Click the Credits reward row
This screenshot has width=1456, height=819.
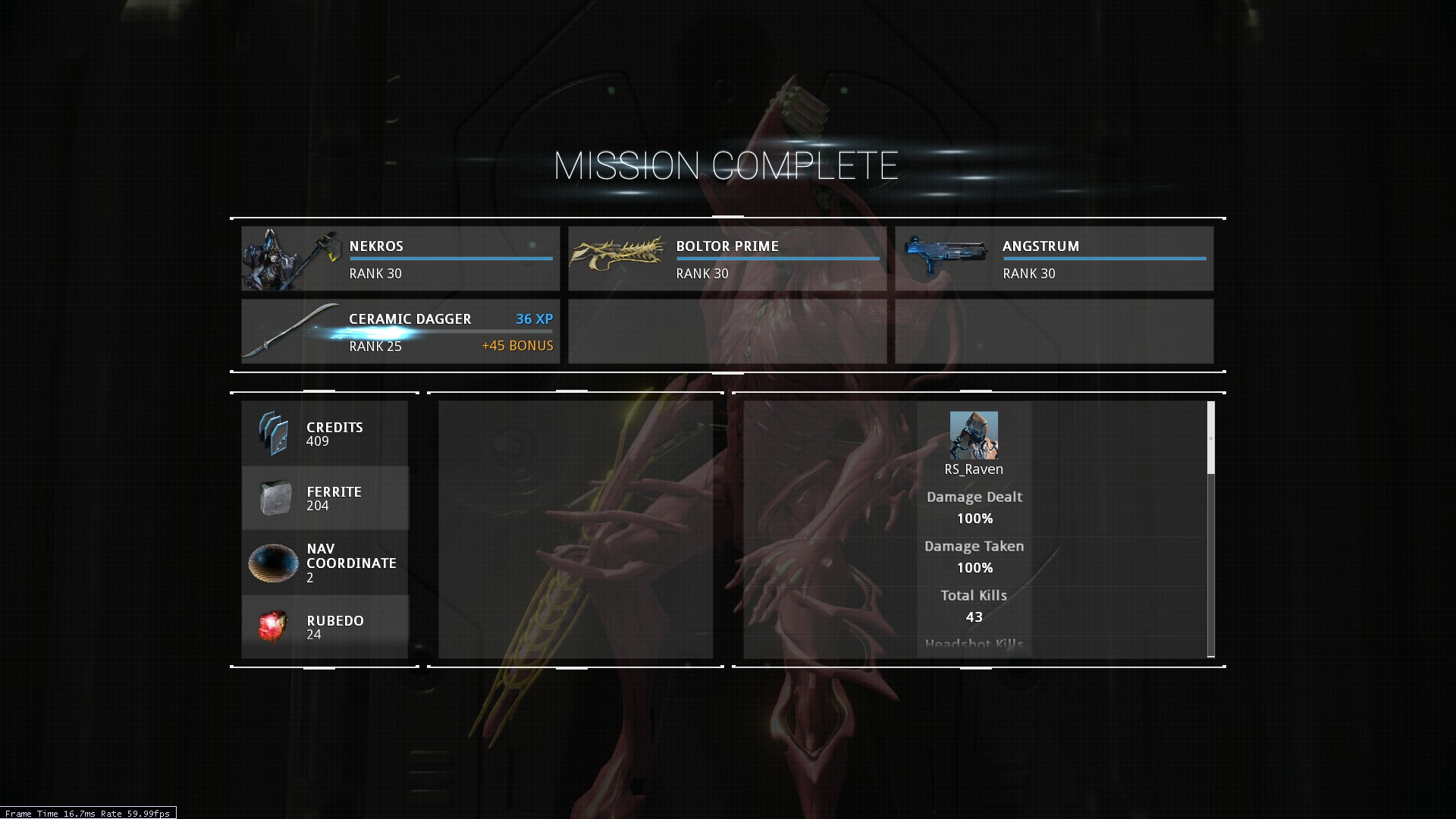325,434
